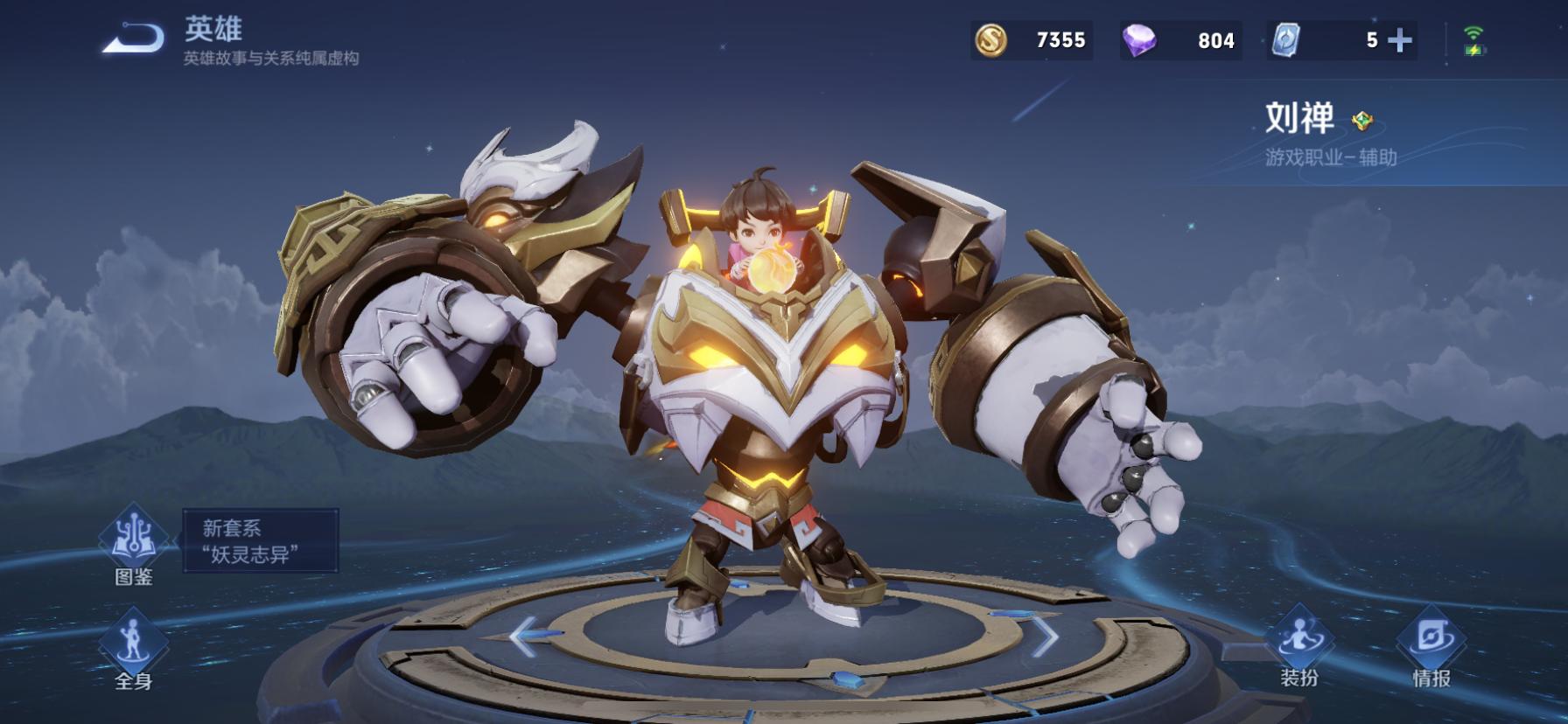Open the 图鉴 encyclopedia
The width and height of the screenshot is (1568, 724).
[x=134, y=544]
